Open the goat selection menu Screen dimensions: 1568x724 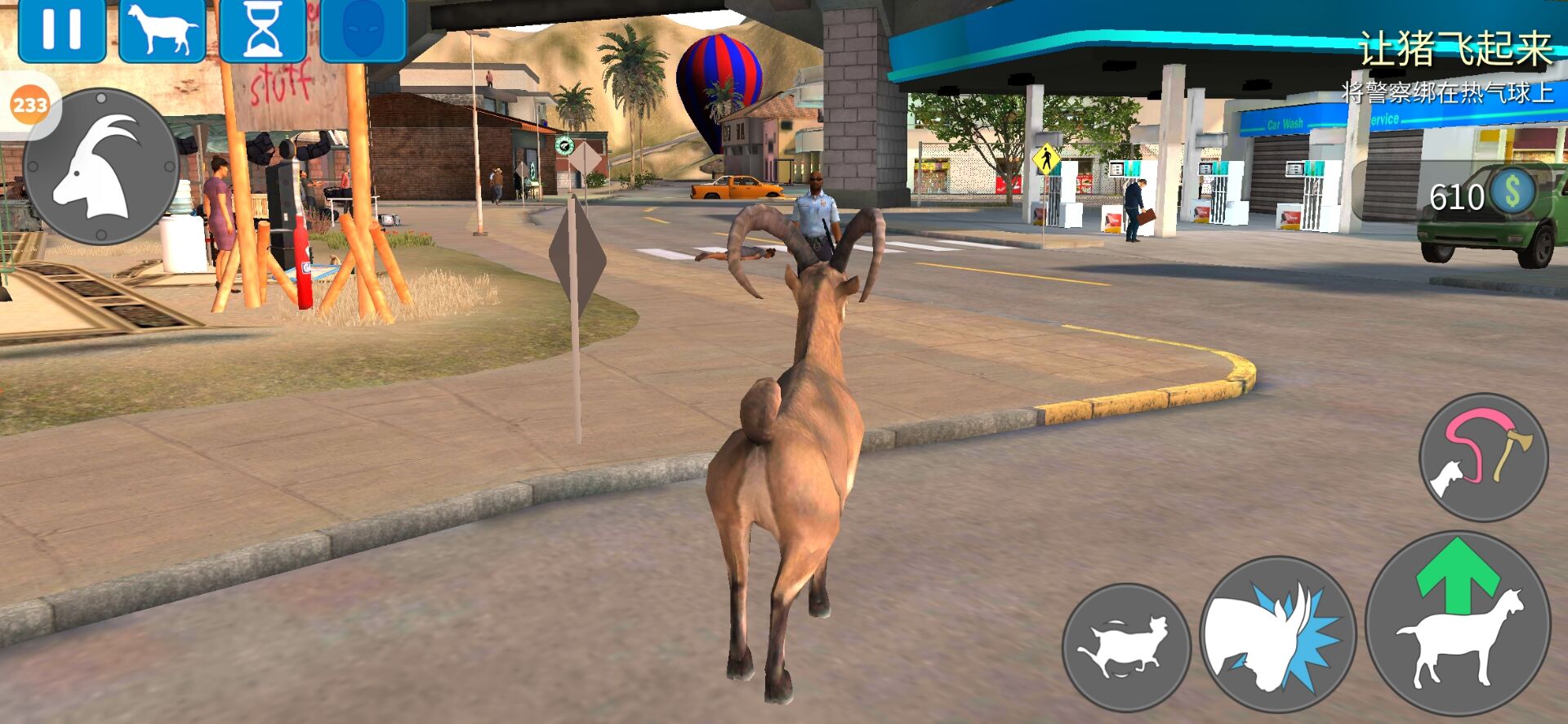(162, 30)
